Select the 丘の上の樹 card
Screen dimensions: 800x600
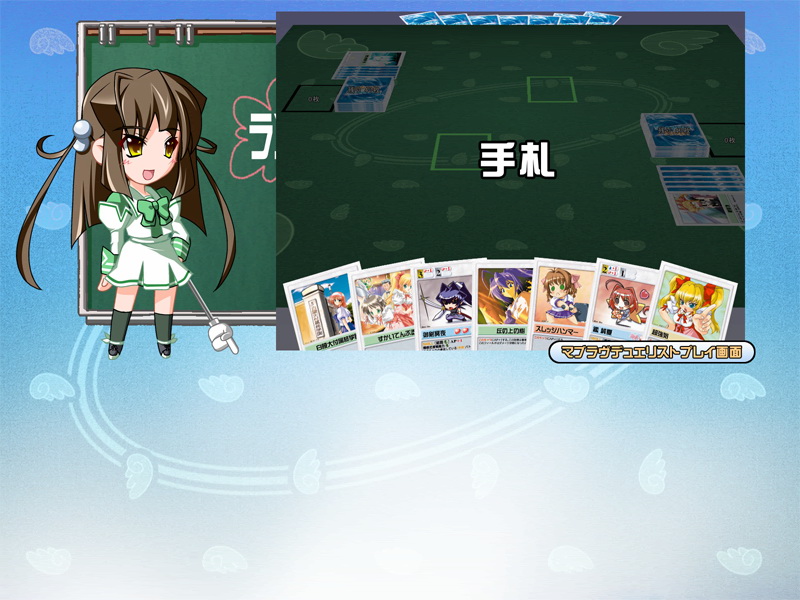[504, 305]
